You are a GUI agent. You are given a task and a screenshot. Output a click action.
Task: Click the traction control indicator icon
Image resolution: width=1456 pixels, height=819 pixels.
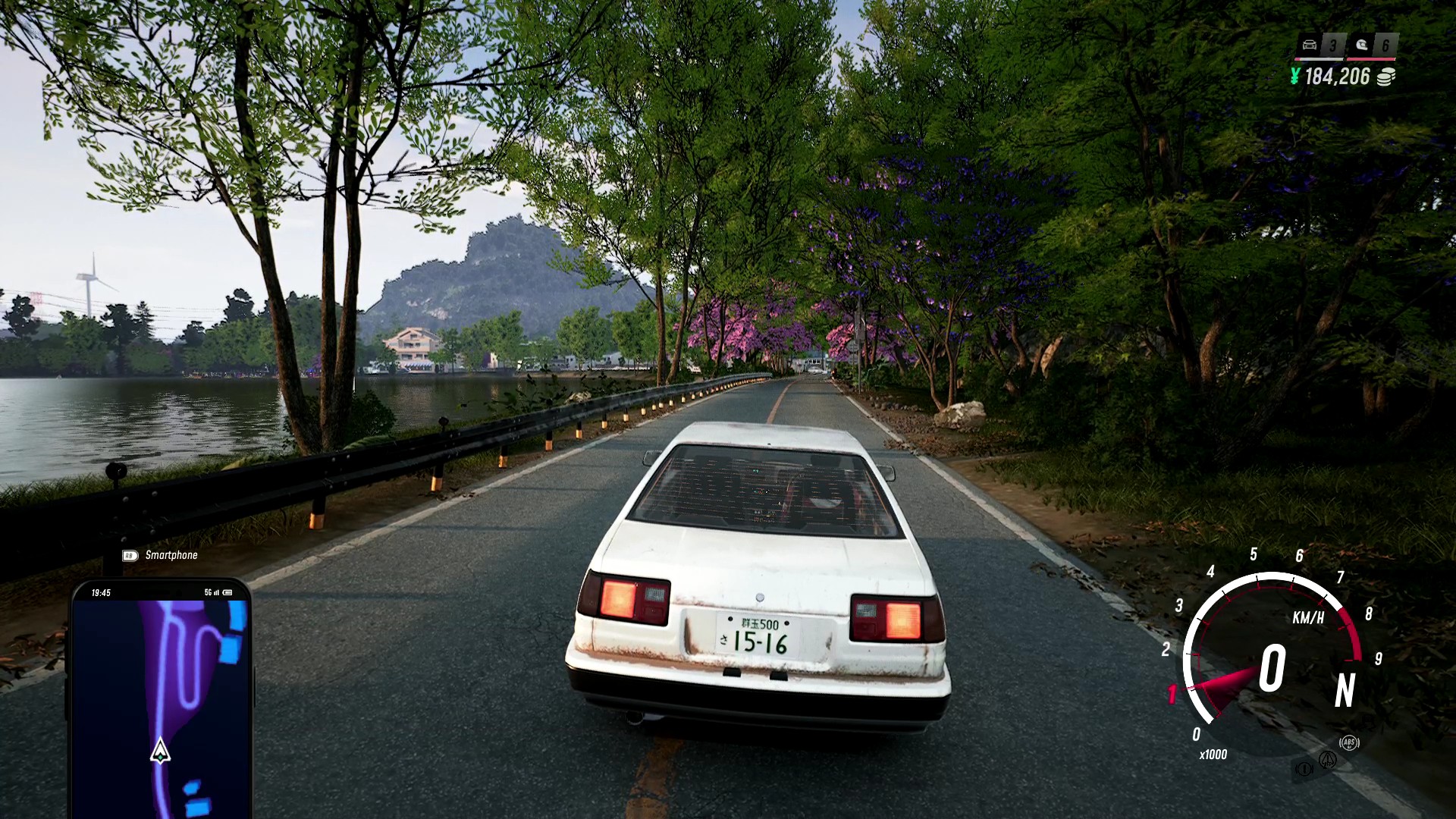point(1327,758)
